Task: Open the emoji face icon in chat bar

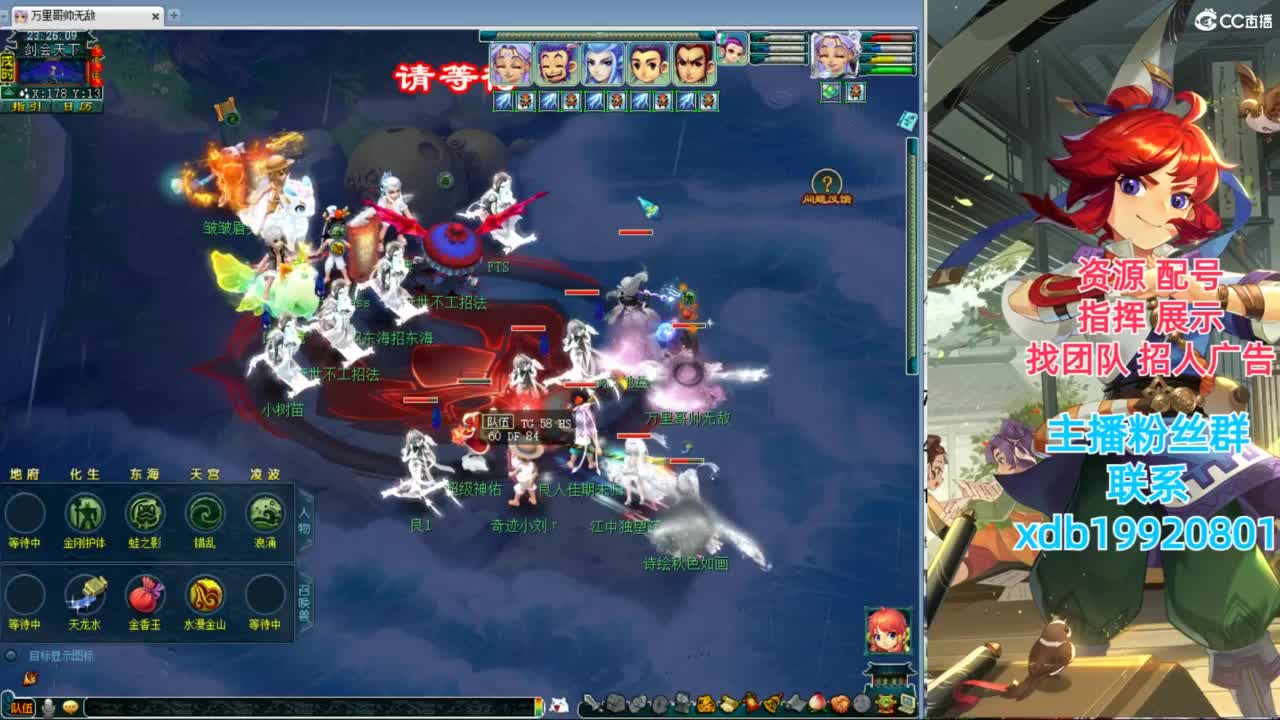Action: coord(70,707)
